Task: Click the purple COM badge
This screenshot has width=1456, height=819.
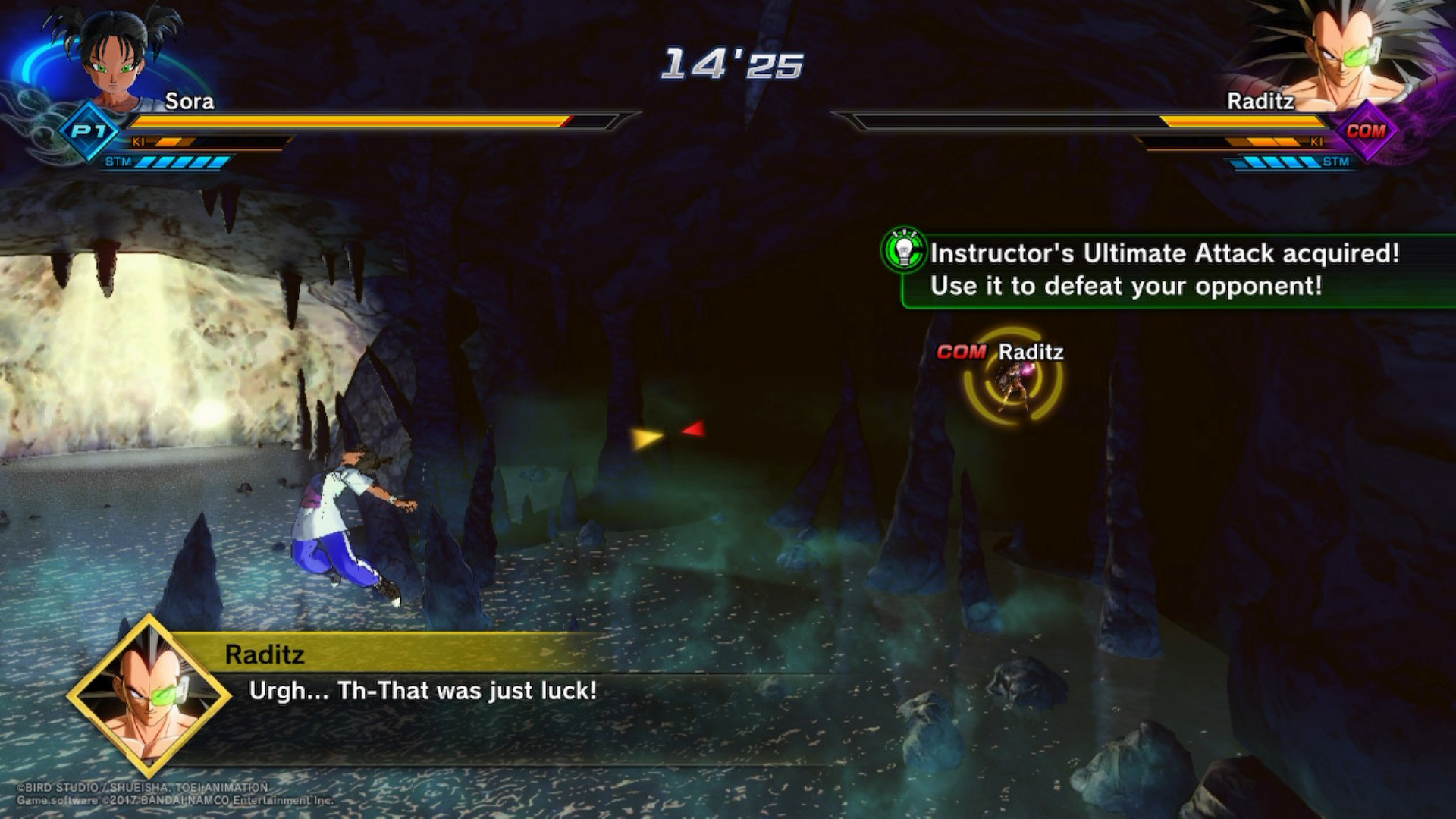Action: (x=1365, y=131)
